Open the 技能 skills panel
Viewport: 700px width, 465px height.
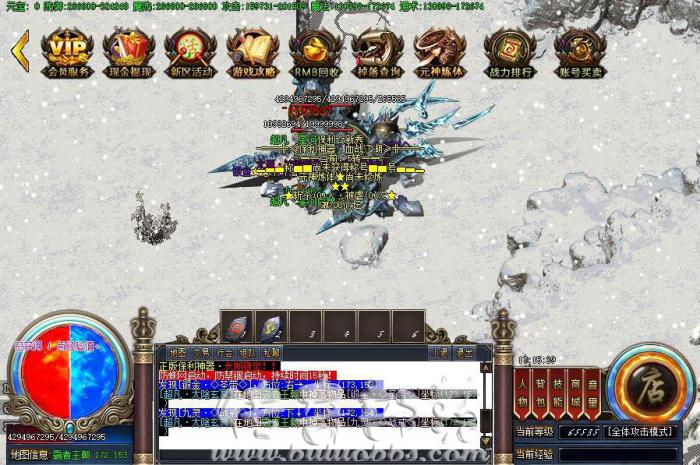557,391
